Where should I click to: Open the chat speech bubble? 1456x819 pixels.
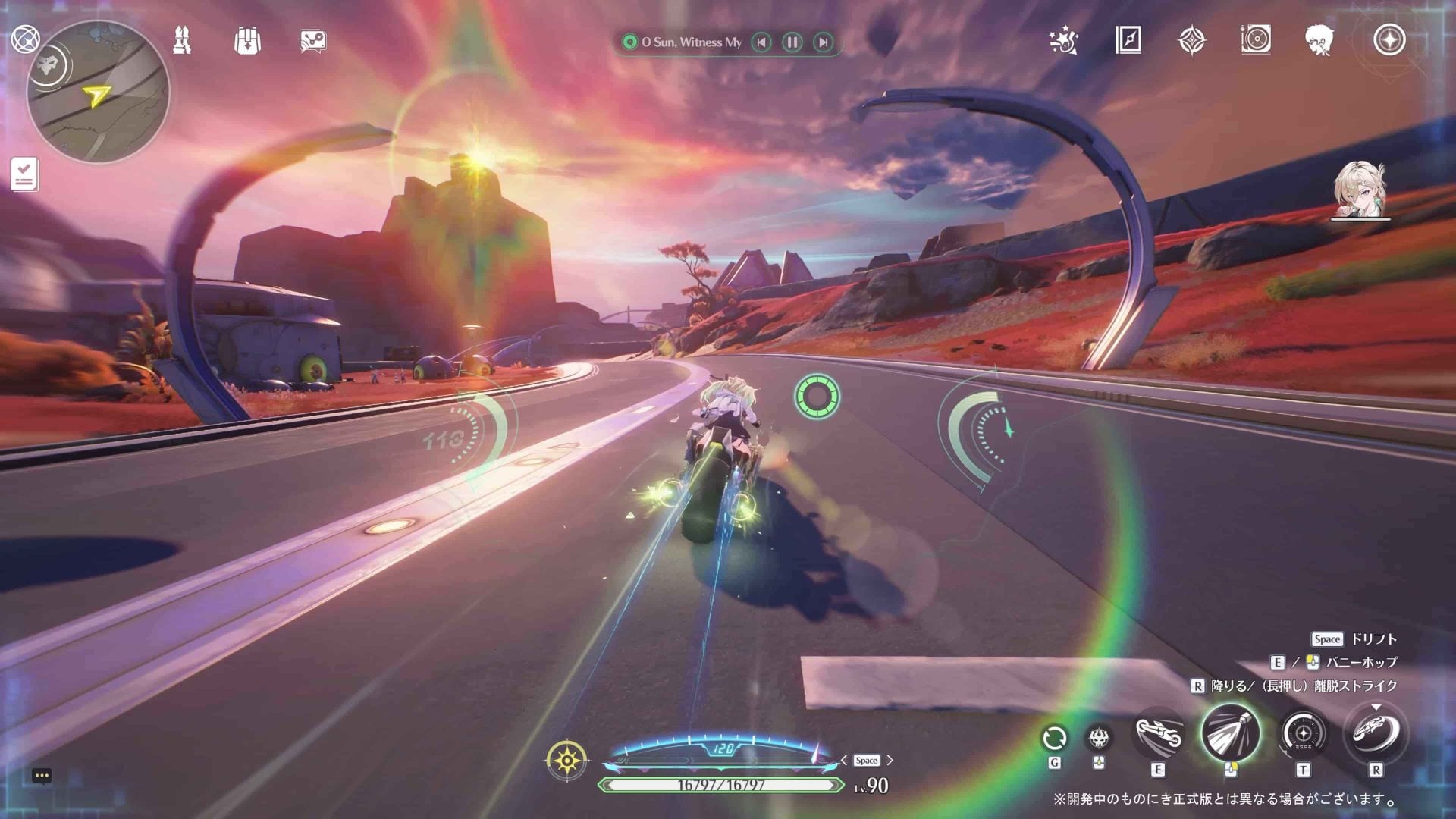[x=42, y=775]
